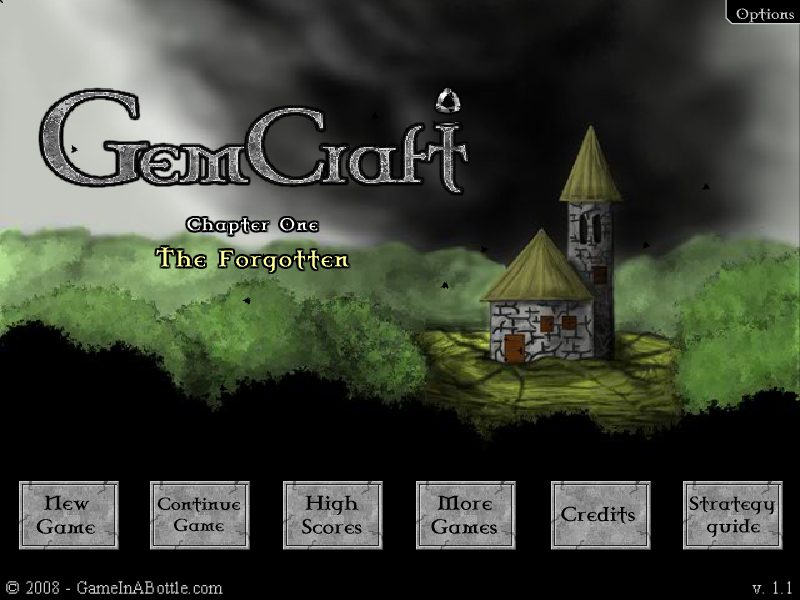
Task: Open the Options menu
Action: 764,13
